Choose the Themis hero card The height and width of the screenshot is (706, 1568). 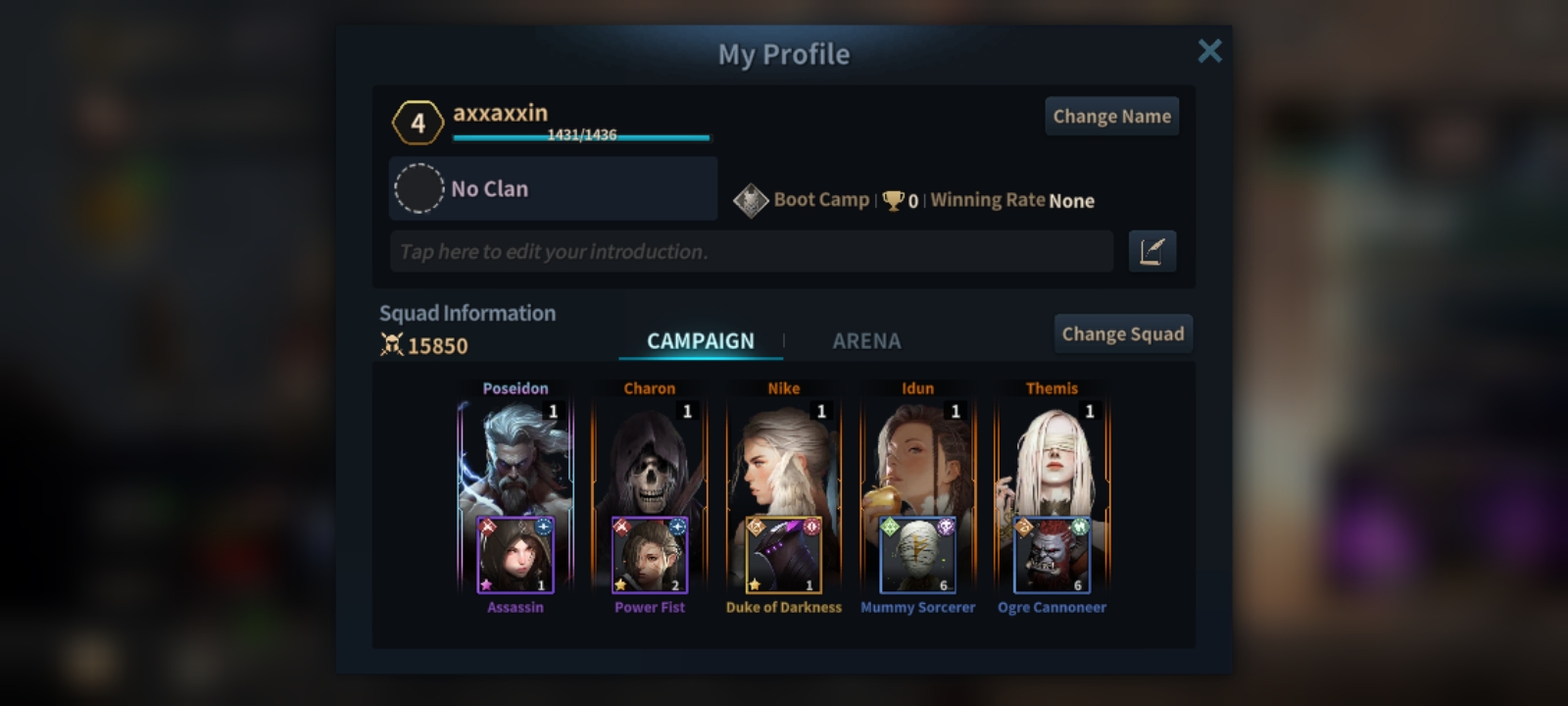pos(1052,456)
